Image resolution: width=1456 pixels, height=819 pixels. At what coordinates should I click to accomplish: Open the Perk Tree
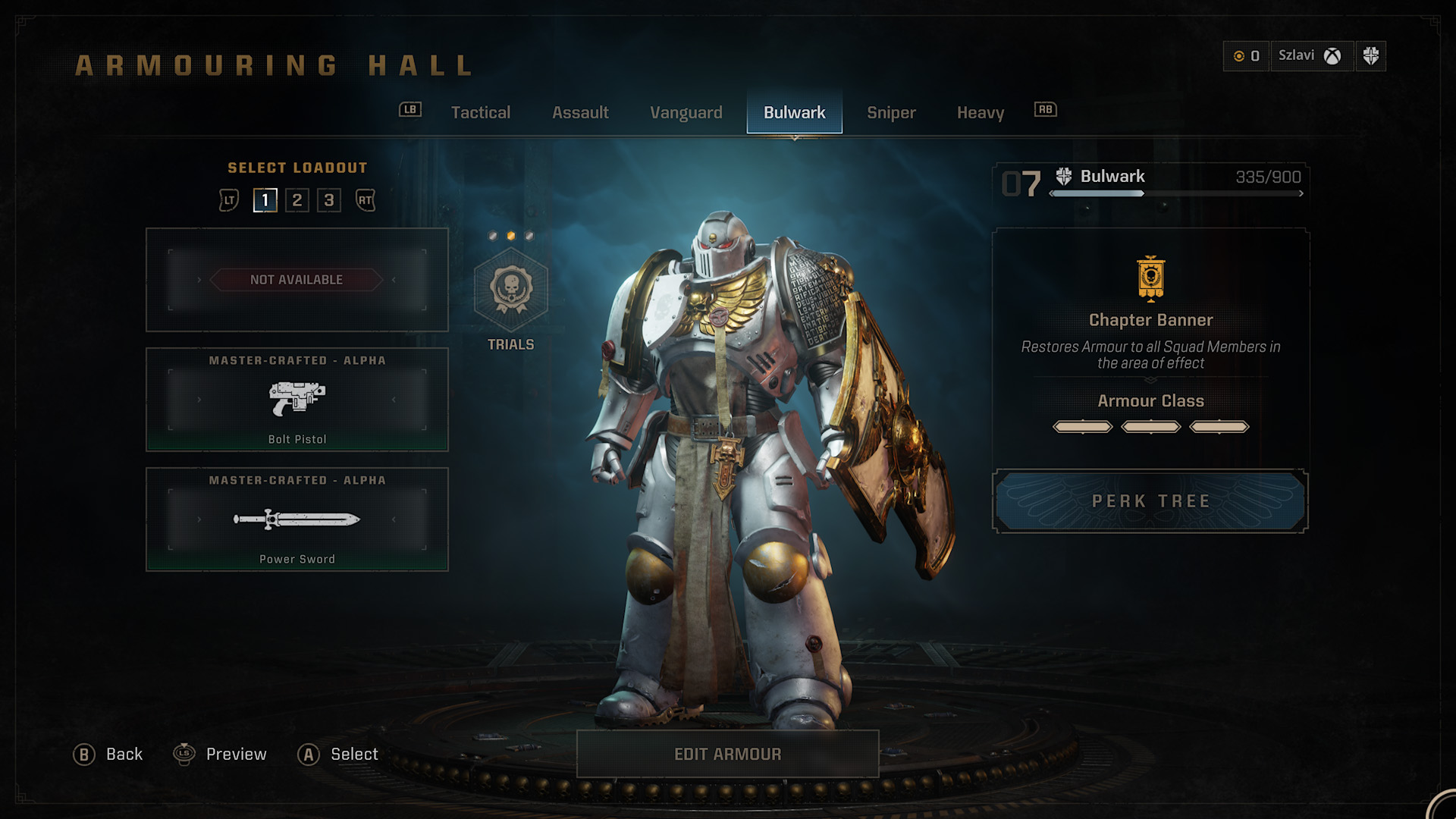click(x=1150, y=501)
